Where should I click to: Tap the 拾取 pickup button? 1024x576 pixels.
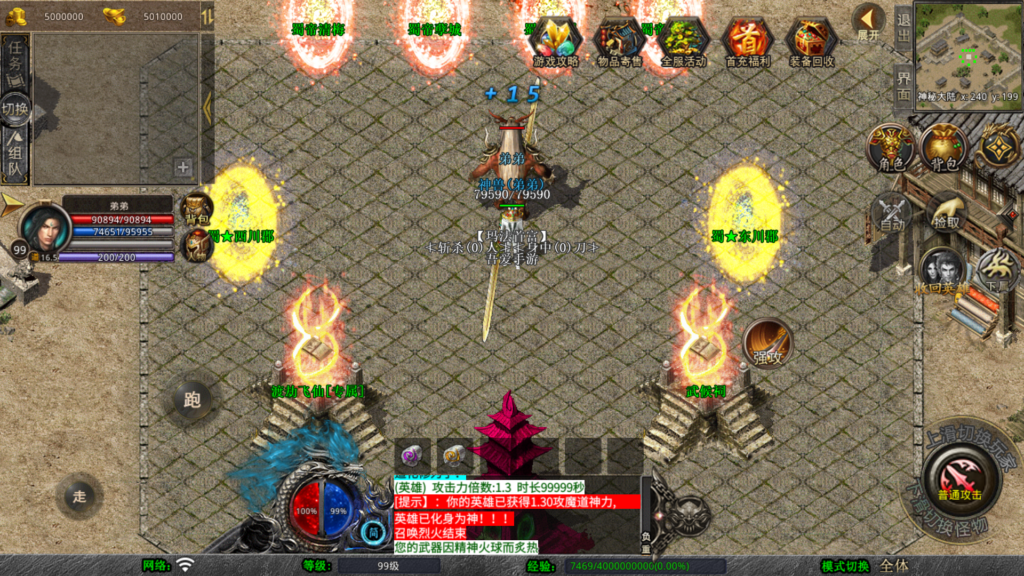[944, 213]
